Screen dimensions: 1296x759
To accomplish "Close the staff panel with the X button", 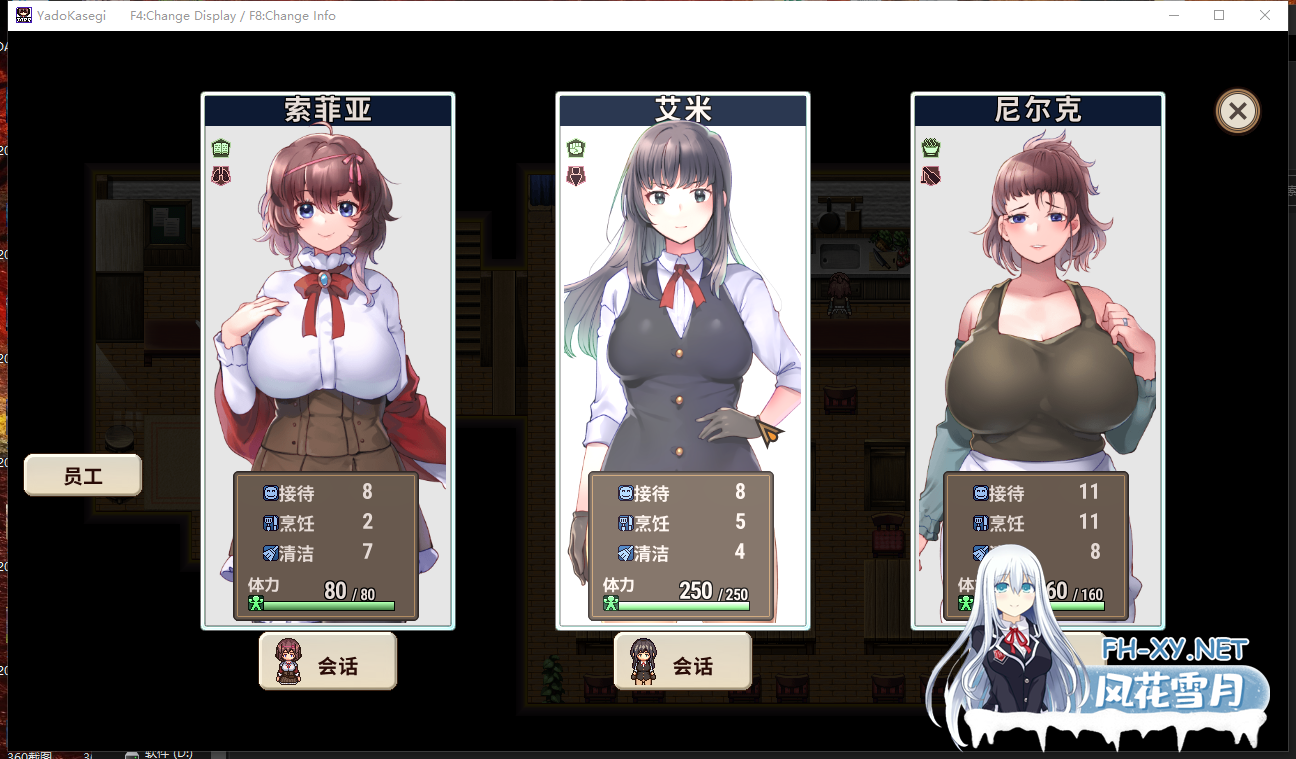I will (x=1237, y=111).
